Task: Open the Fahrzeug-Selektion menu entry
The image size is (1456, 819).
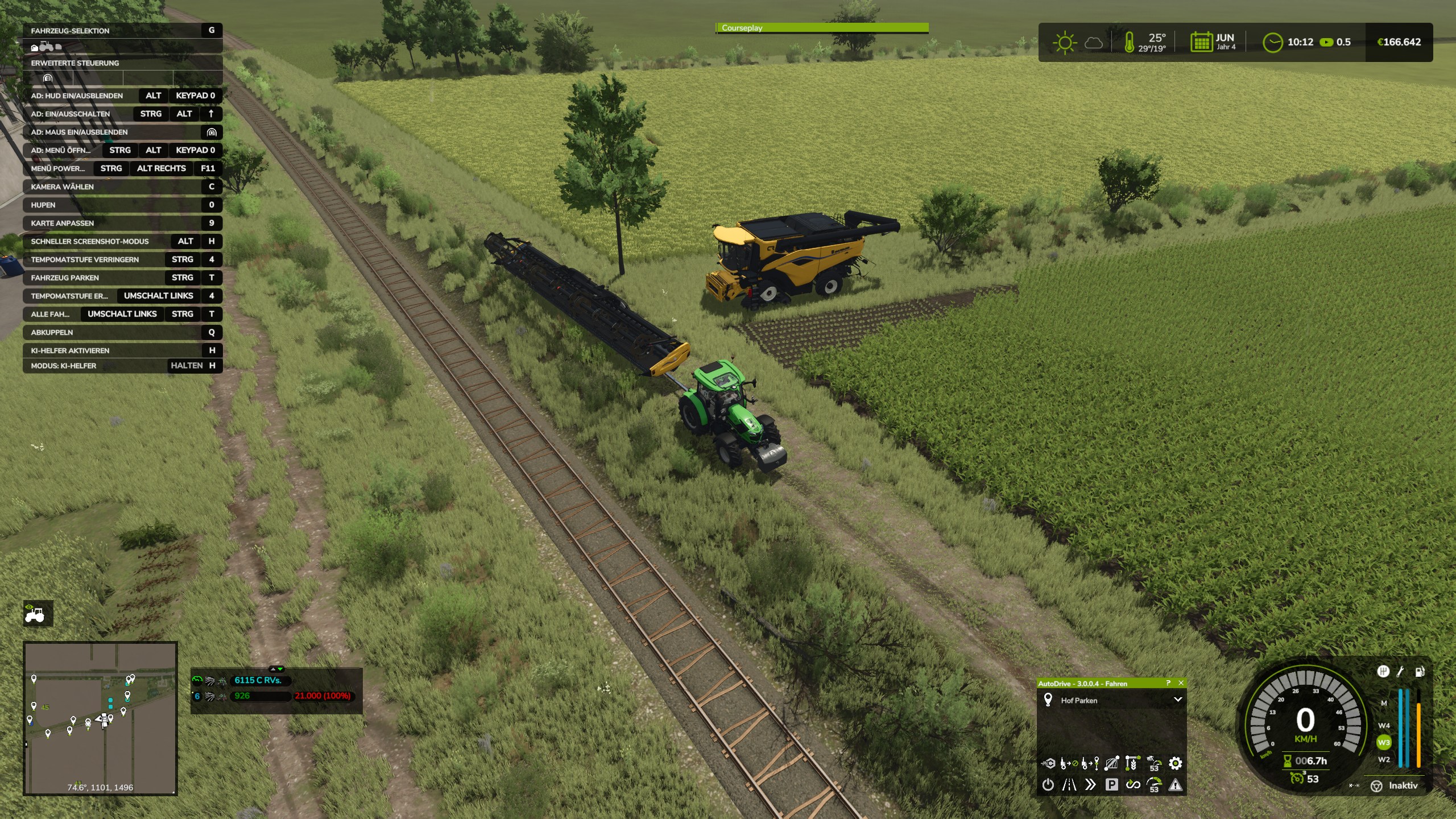Action: pos(70,31)
